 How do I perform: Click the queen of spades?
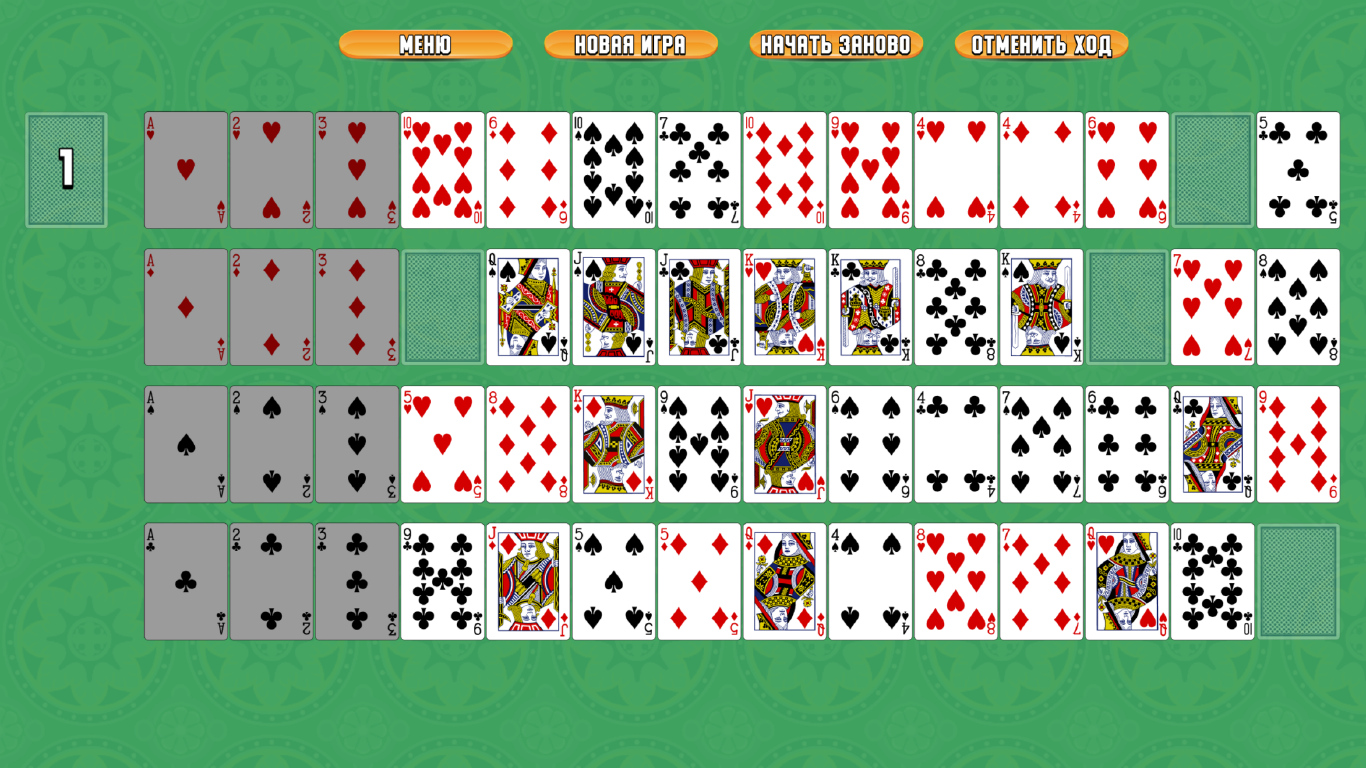[527, 307]
